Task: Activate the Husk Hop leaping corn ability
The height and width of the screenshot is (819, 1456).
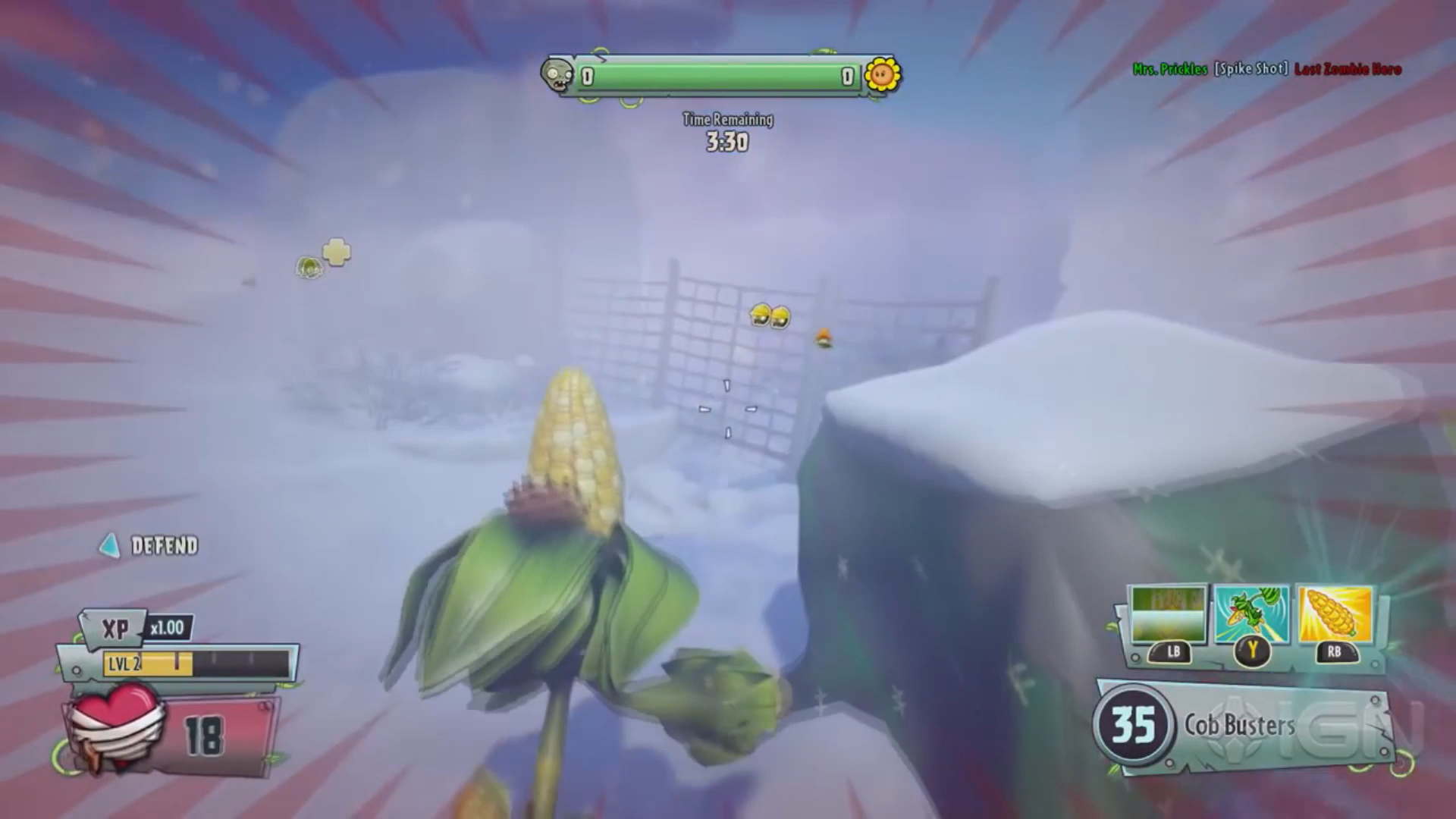Action: click(1251, 615)
